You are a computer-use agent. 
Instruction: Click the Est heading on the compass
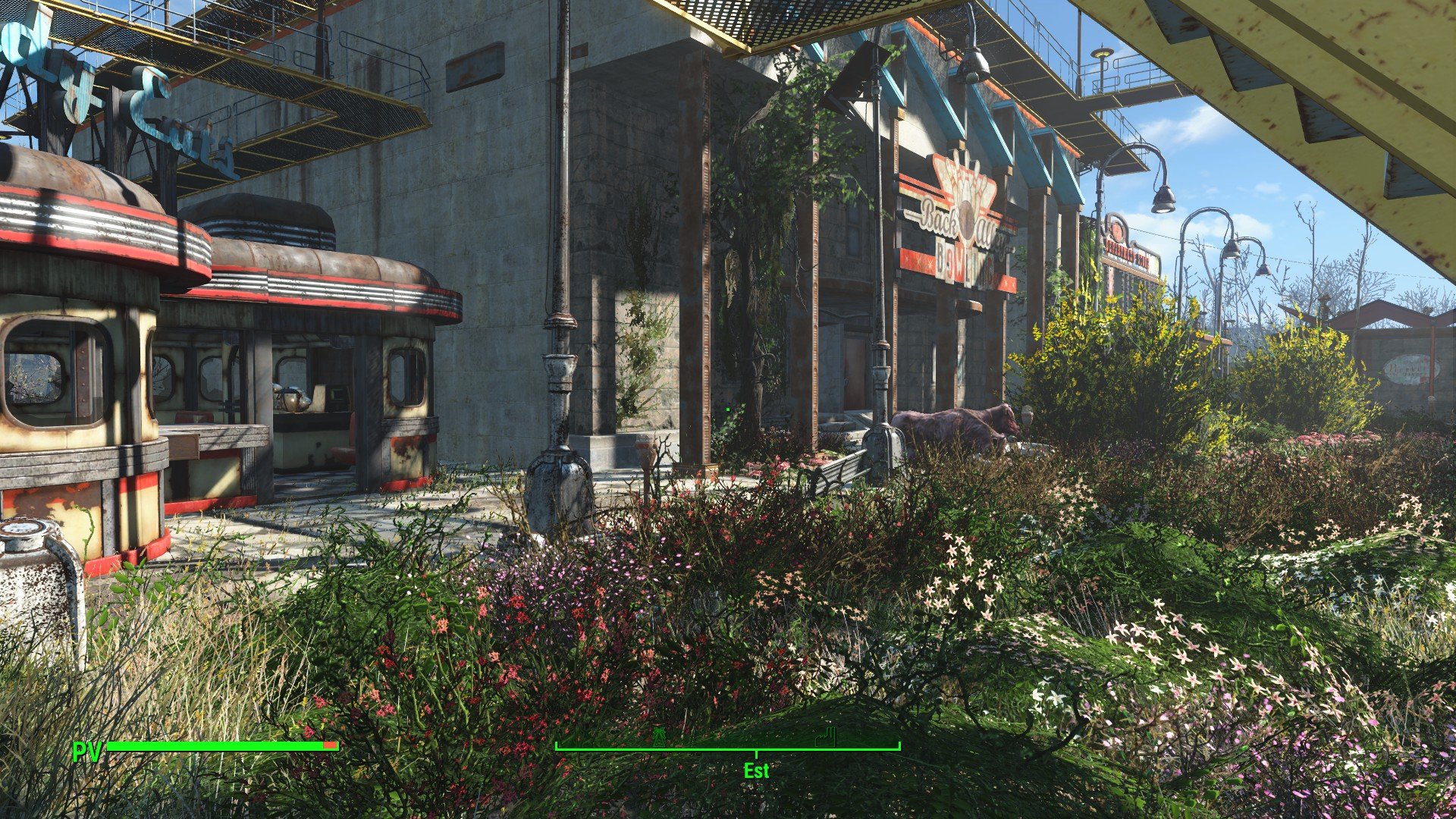point(756,770)
